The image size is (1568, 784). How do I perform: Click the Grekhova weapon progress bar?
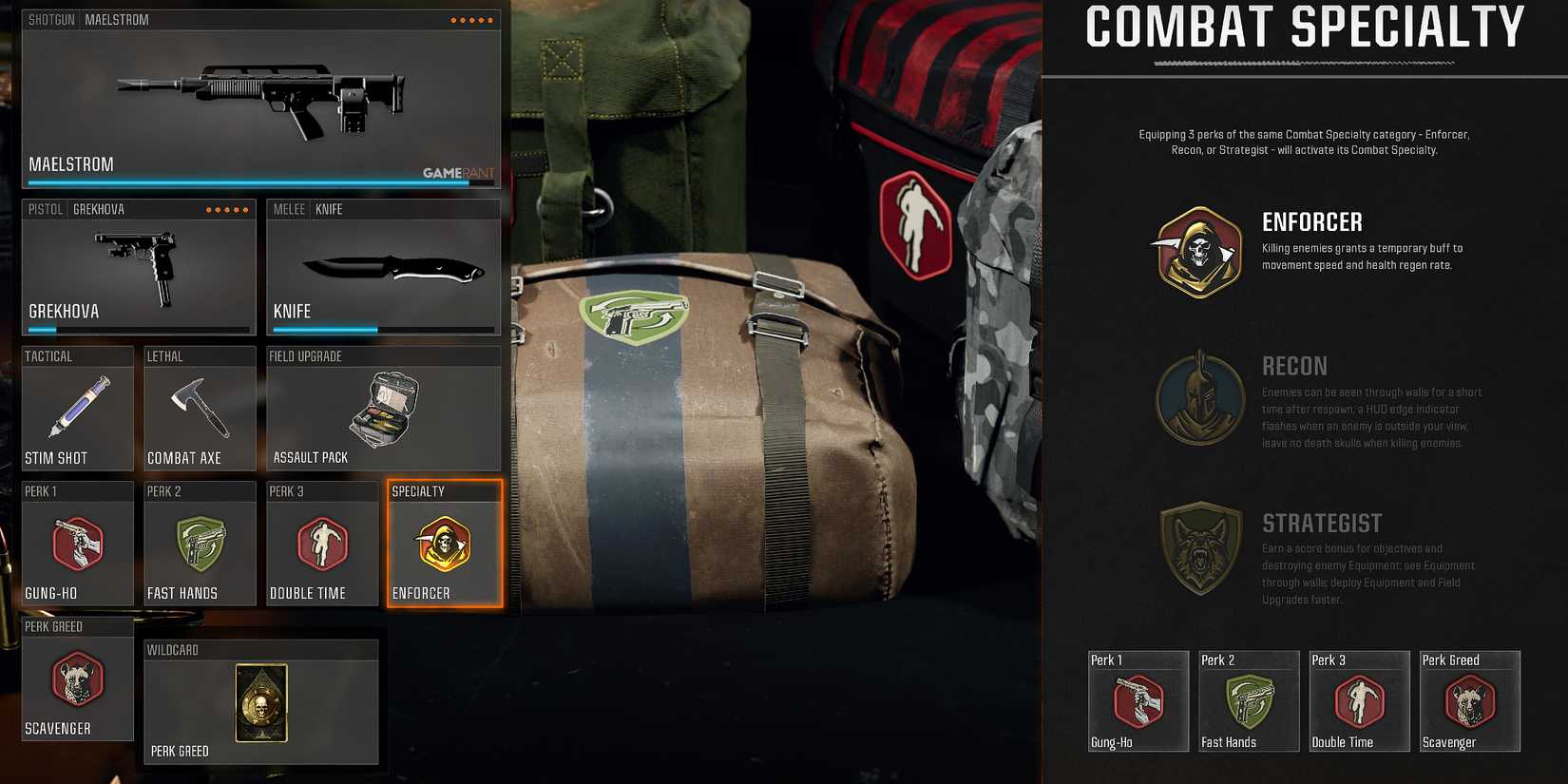[x=138, y=328]
